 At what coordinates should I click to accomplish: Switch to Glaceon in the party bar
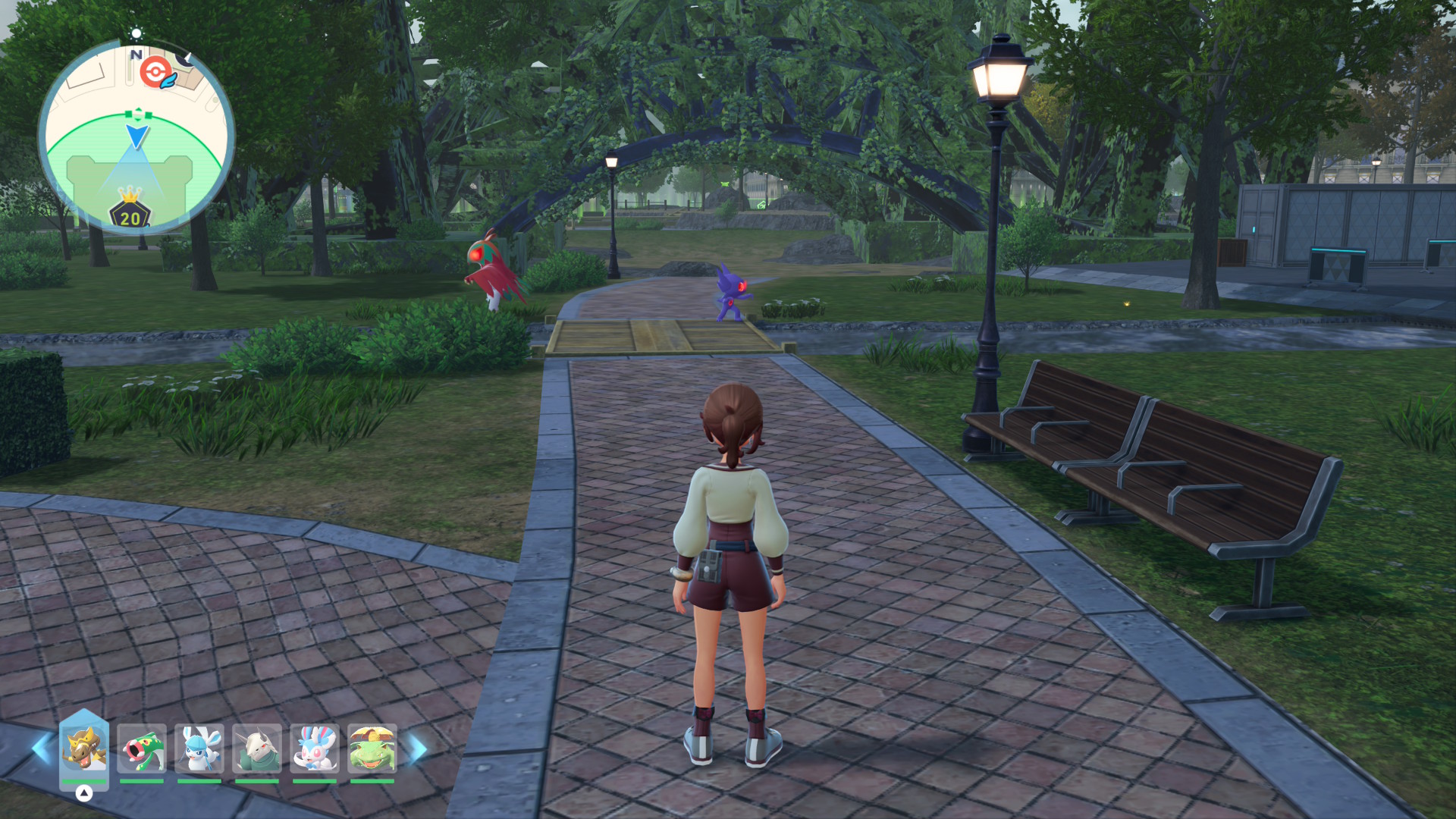[x=199, y=749]
